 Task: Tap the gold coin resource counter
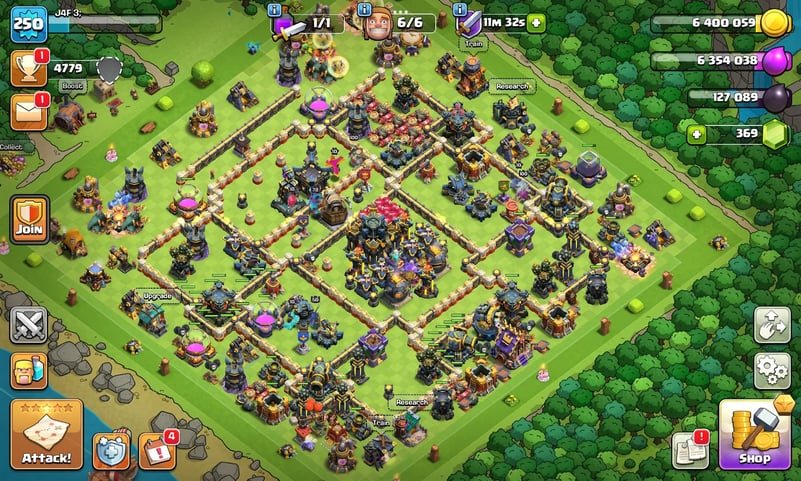718,23
